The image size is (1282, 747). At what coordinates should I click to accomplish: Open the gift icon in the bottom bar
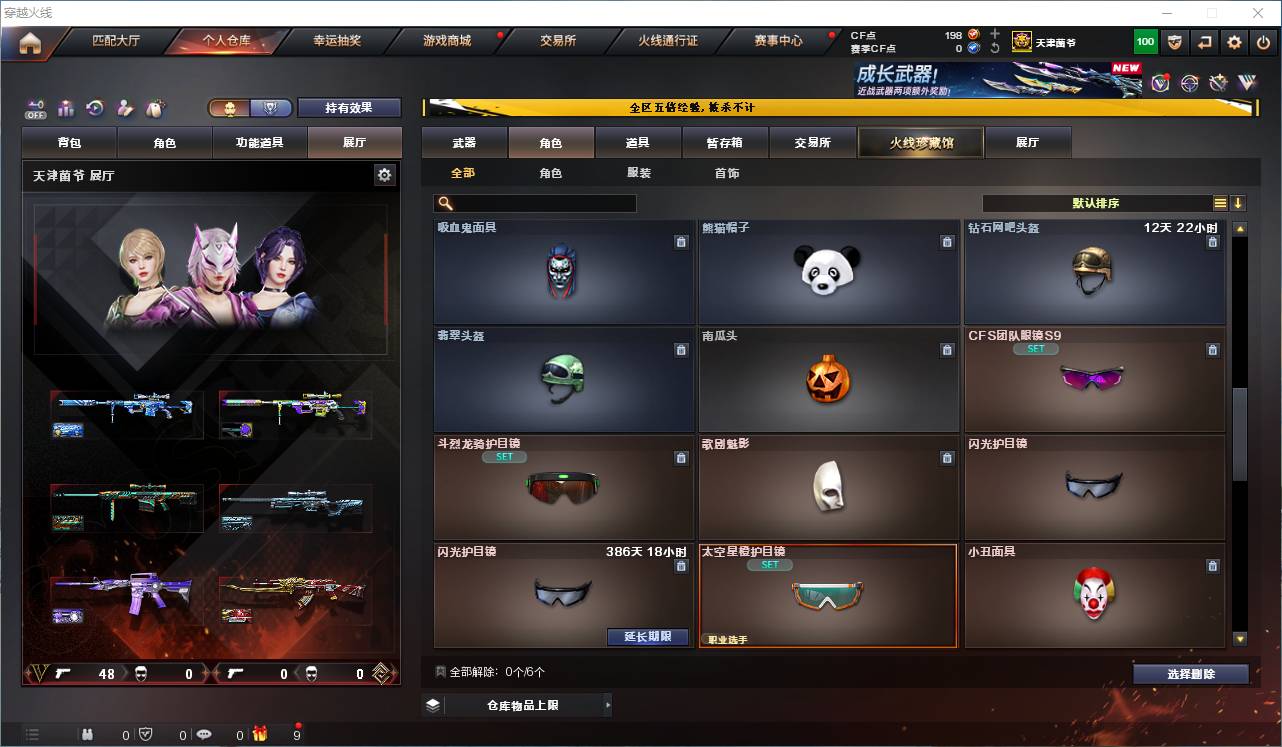(x=260, y=733)
